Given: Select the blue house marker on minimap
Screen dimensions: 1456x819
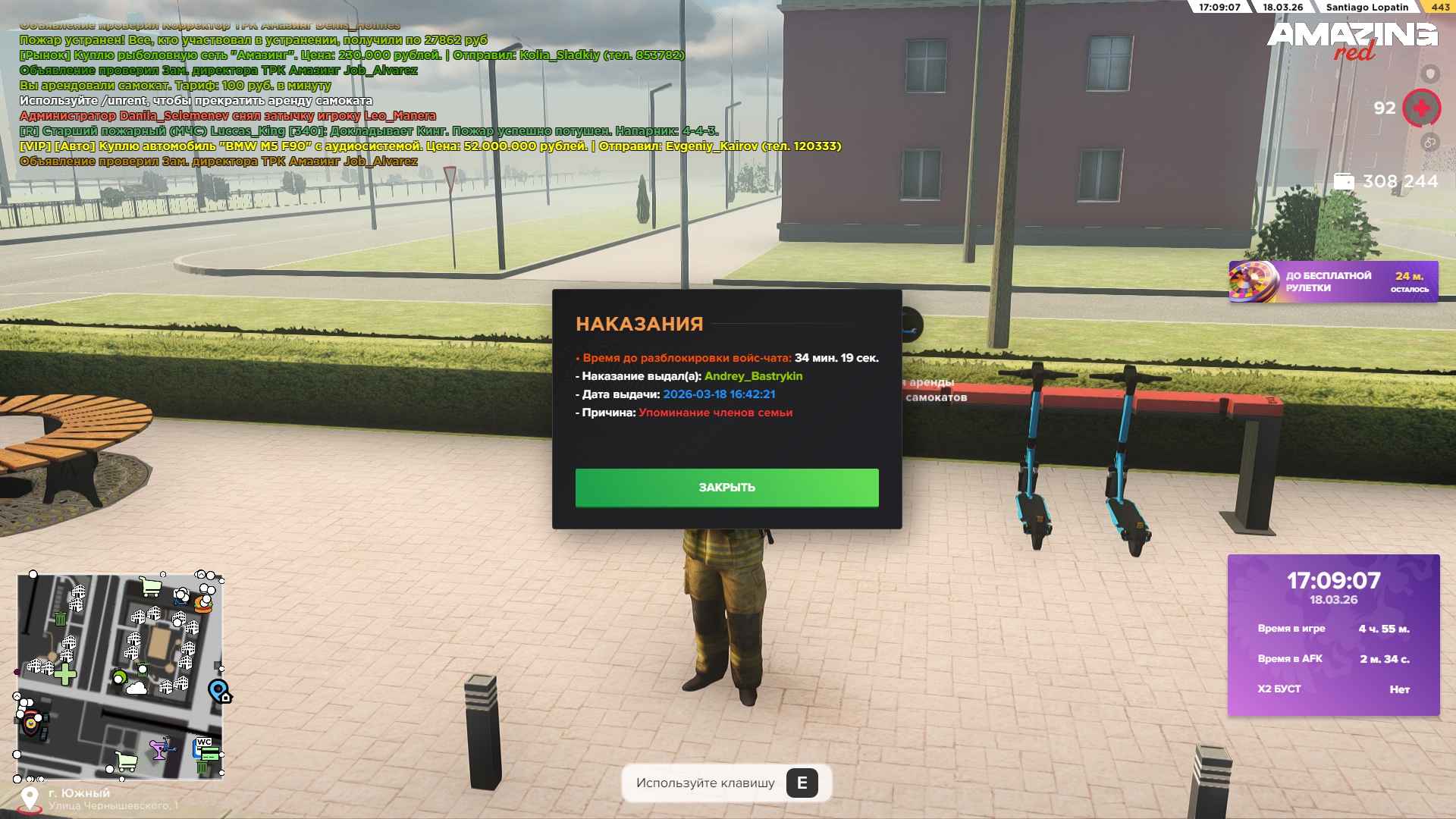Looking at the screenshot, I should tap(219, 691).
